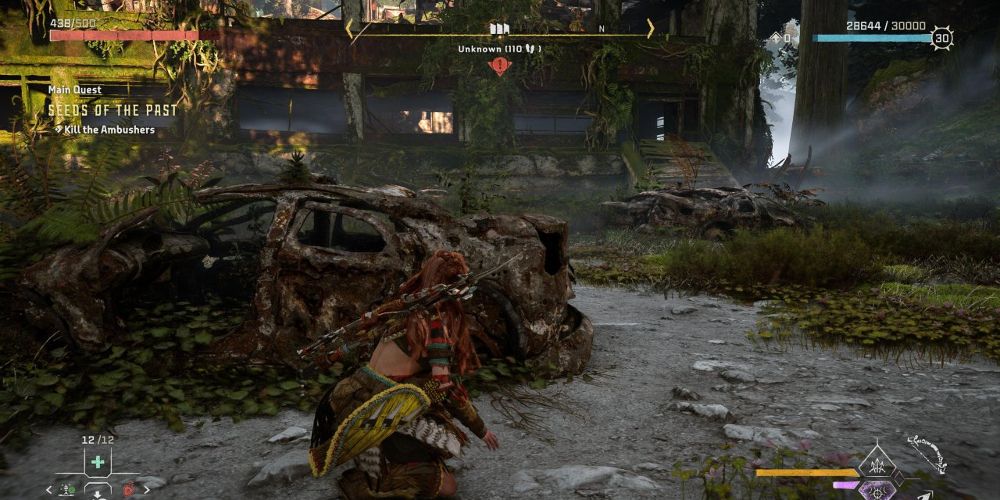Viewport: 1000px width, 500px height.
Task: Select the green potion item on the hotbar
Action: (x=67, y=490)
